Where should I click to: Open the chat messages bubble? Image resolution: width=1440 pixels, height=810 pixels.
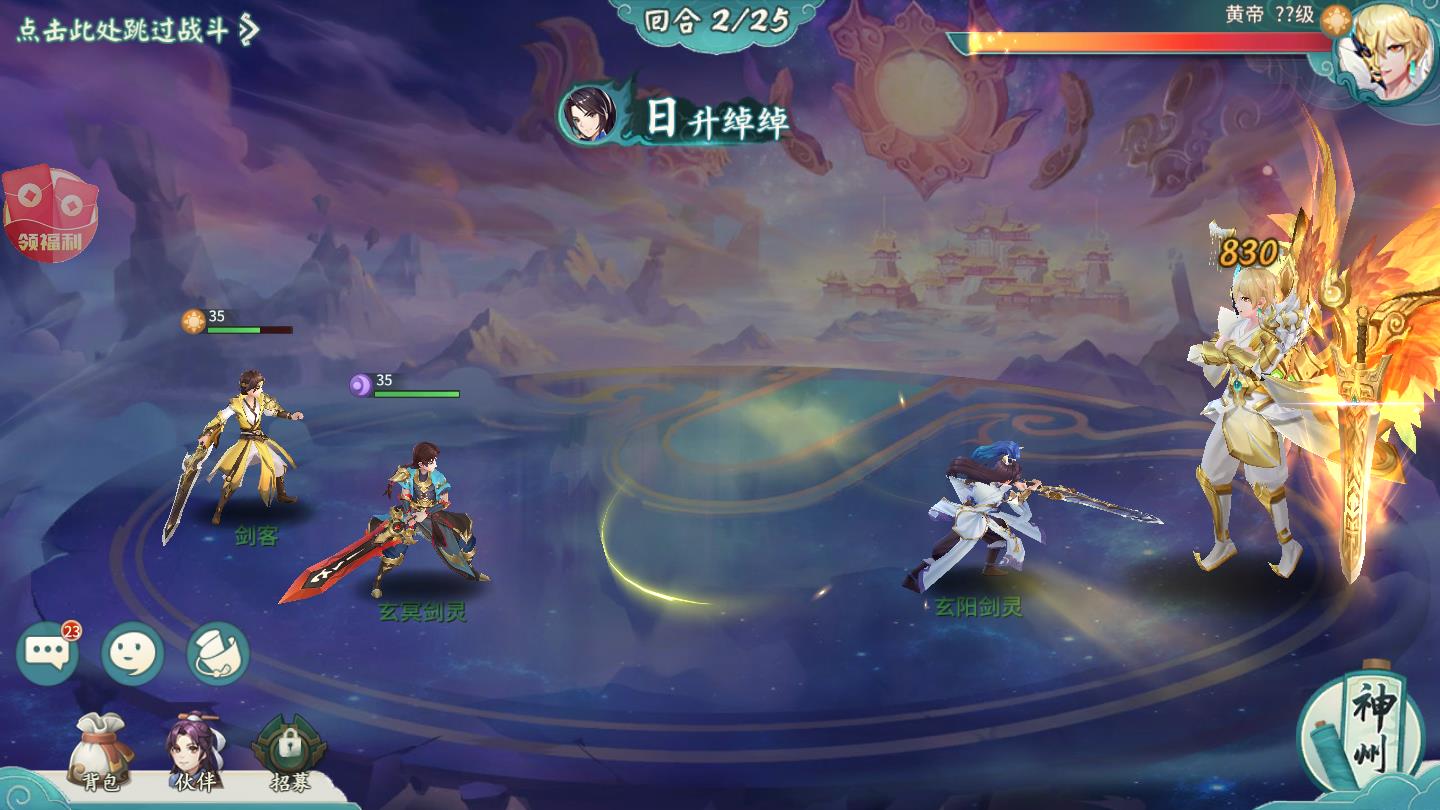[47, 654]
